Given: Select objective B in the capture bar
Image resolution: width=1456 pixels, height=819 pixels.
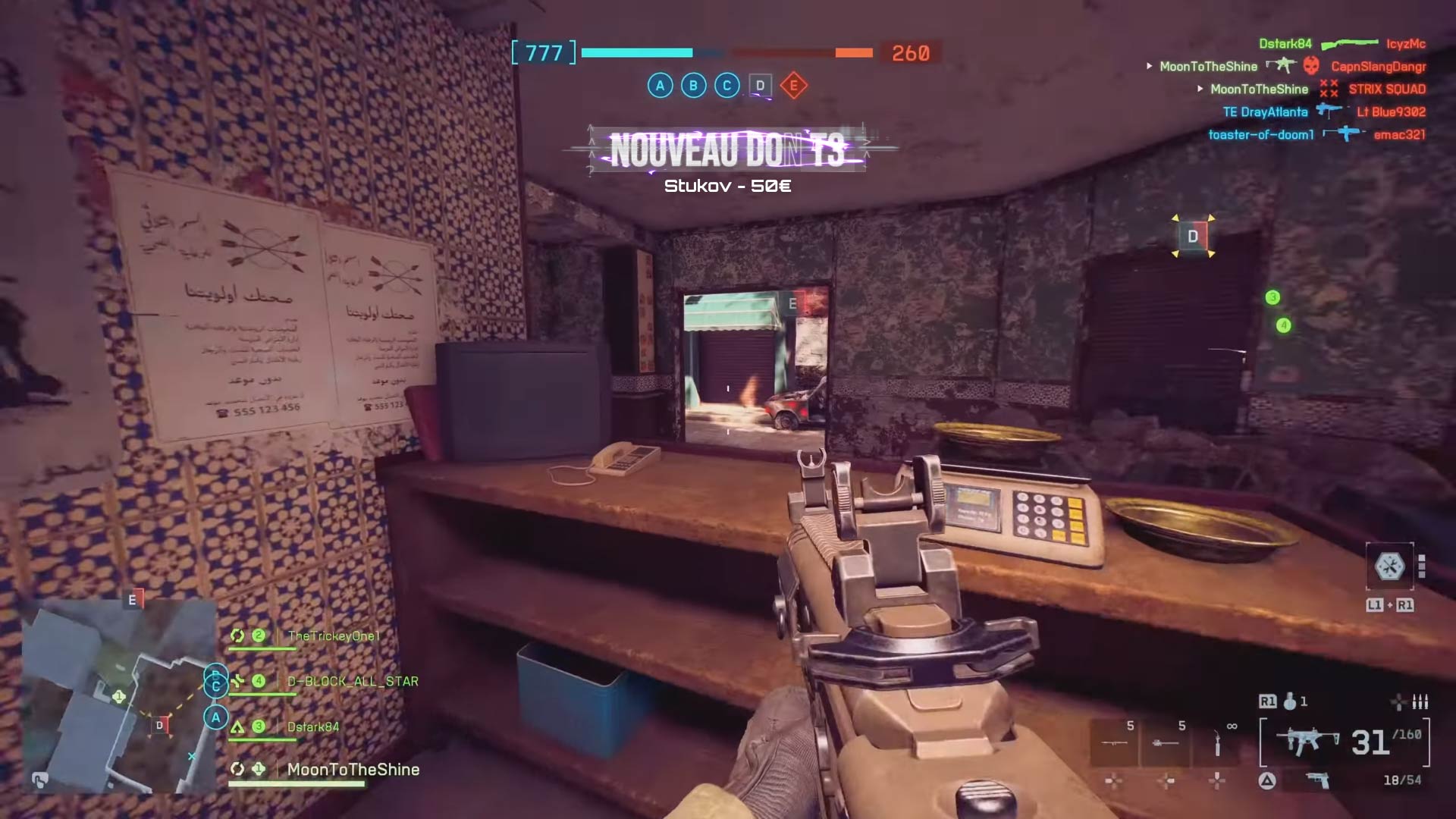Looking at the screenshot, I should pyautogui.click(x=693, y=86).
